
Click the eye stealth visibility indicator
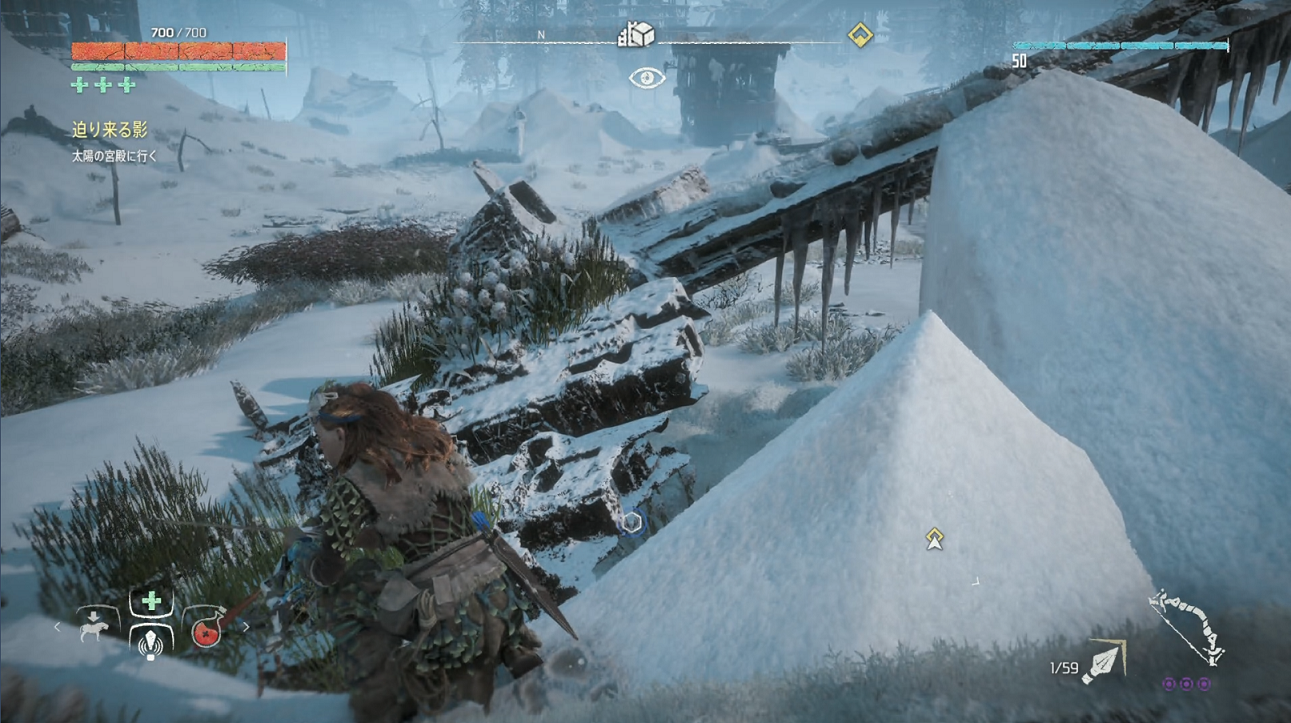pyautogui.click(x=647, y=78)
